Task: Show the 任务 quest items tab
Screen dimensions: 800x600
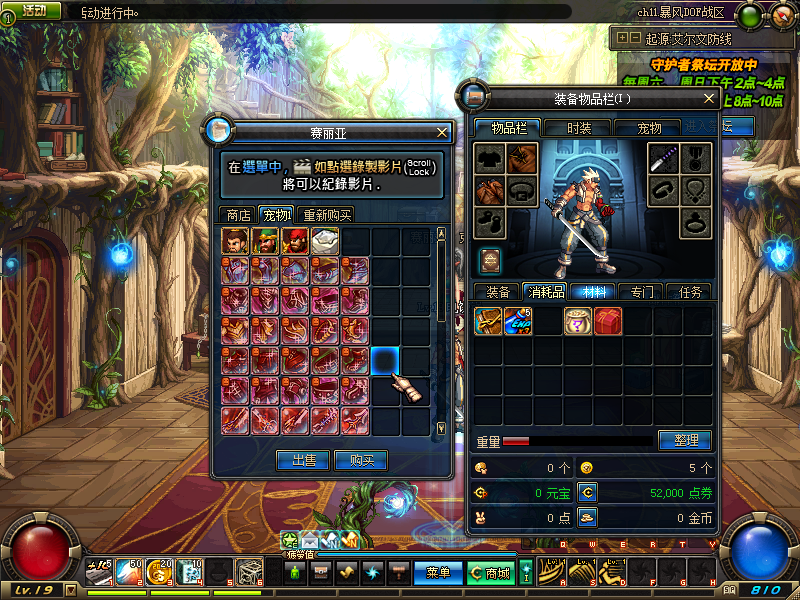Action: point(690,292)
